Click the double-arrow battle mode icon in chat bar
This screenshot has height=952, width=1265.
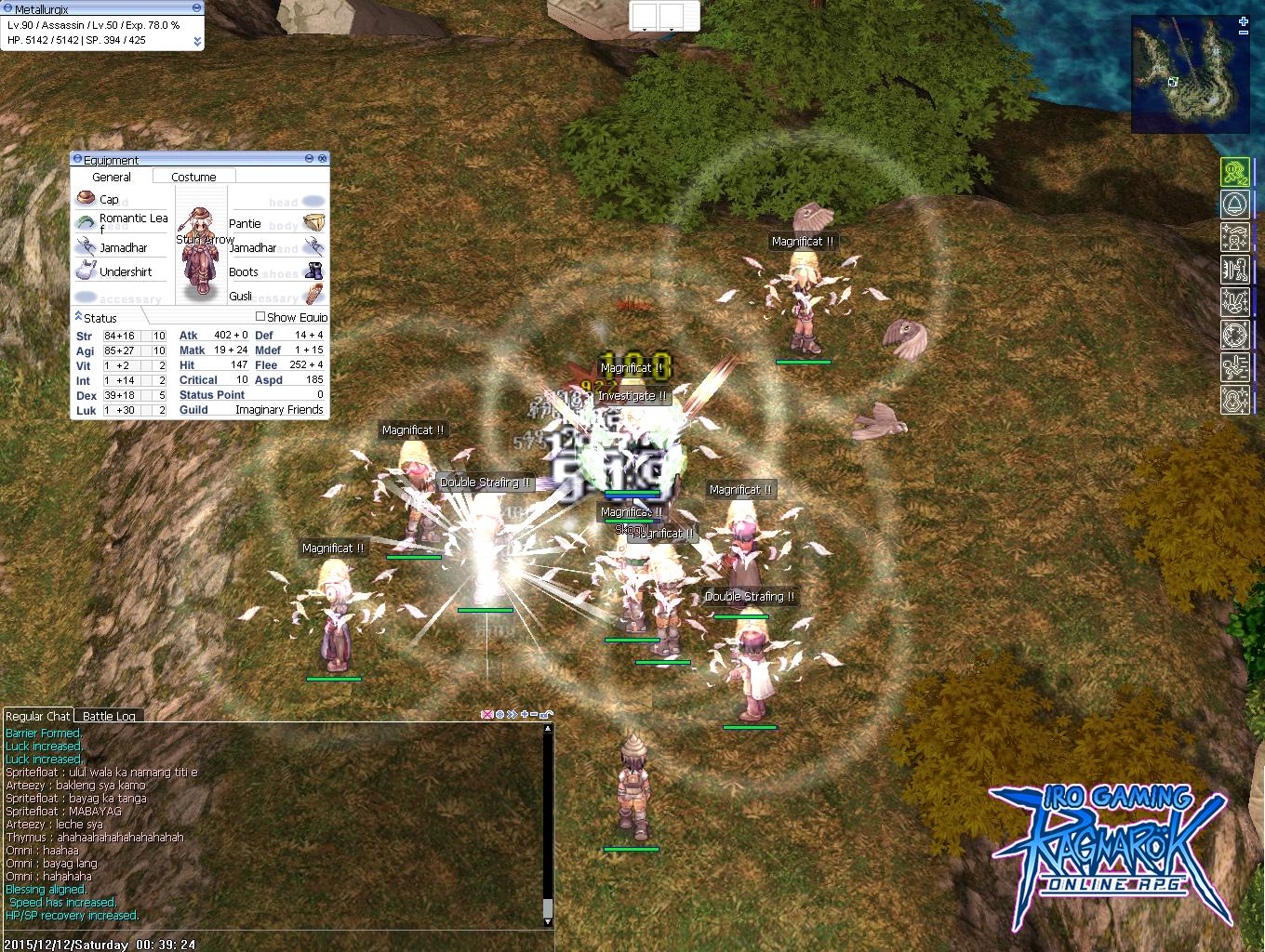click(512, 714)
